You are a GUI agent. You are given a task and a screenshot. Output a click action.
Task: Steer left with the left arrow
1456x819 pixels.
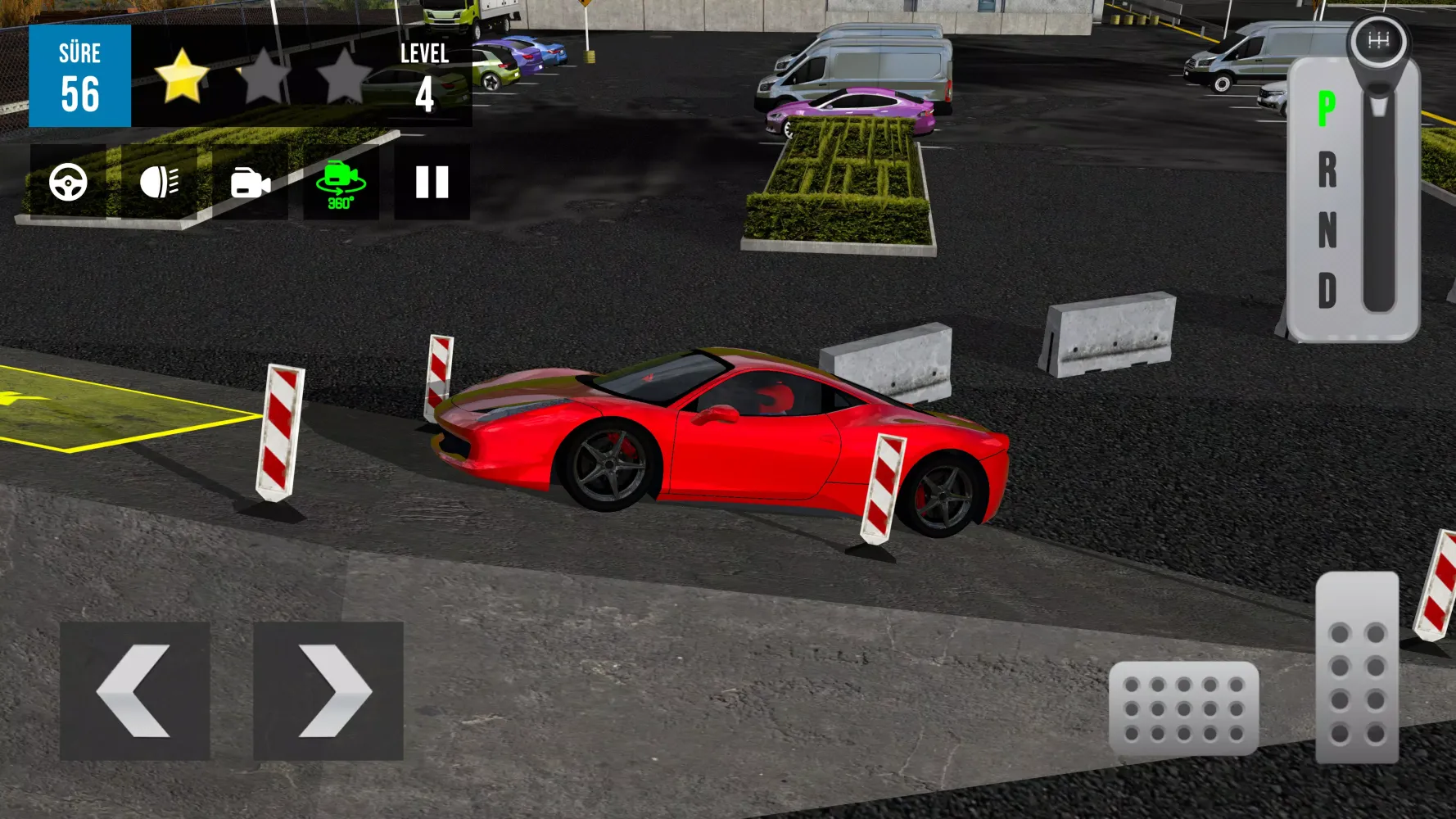click(134, 690)
